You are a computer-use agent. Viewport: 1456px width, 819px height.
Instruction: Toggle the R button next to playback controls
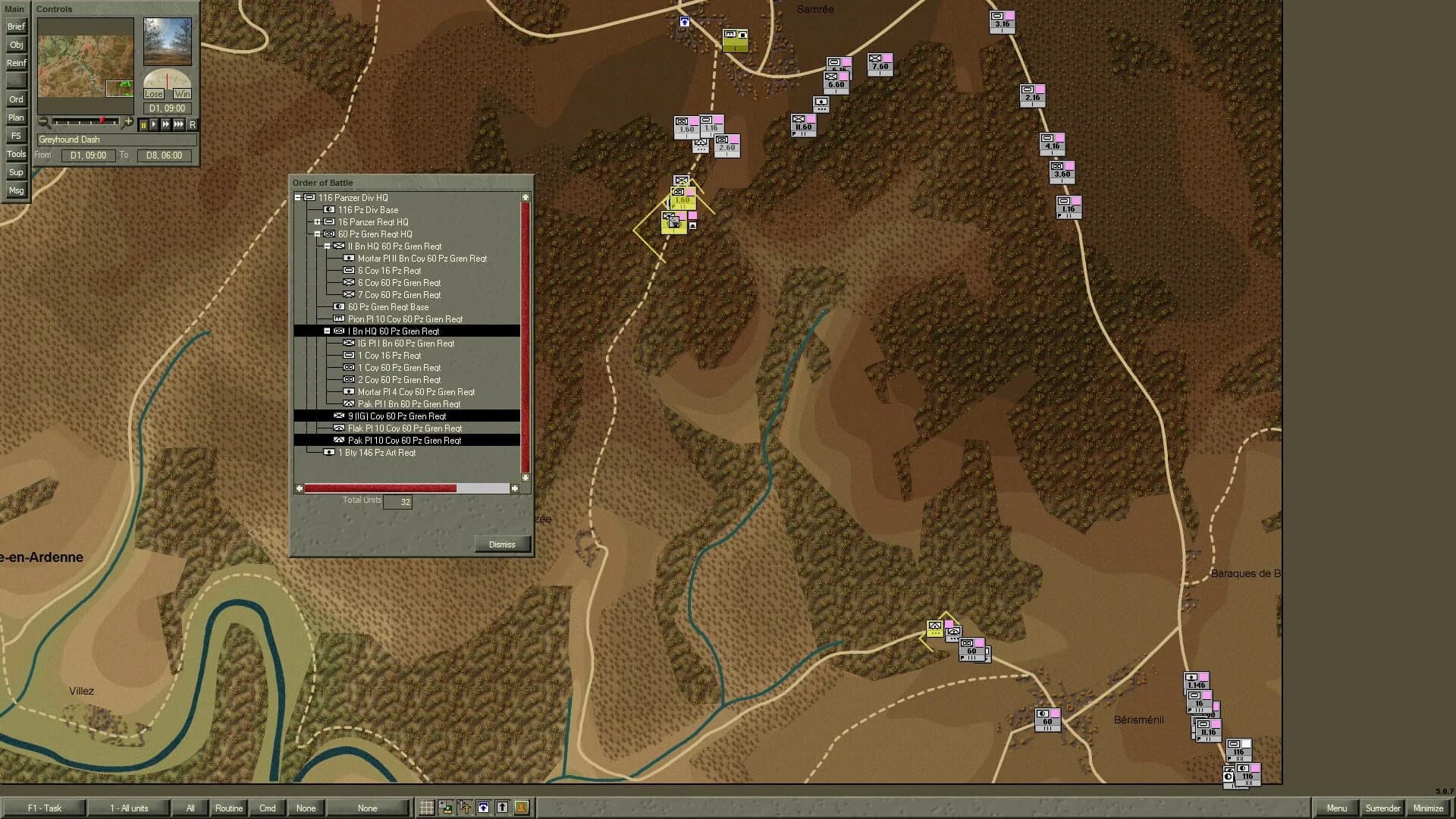pyautogui.click(x=193, y=124)
